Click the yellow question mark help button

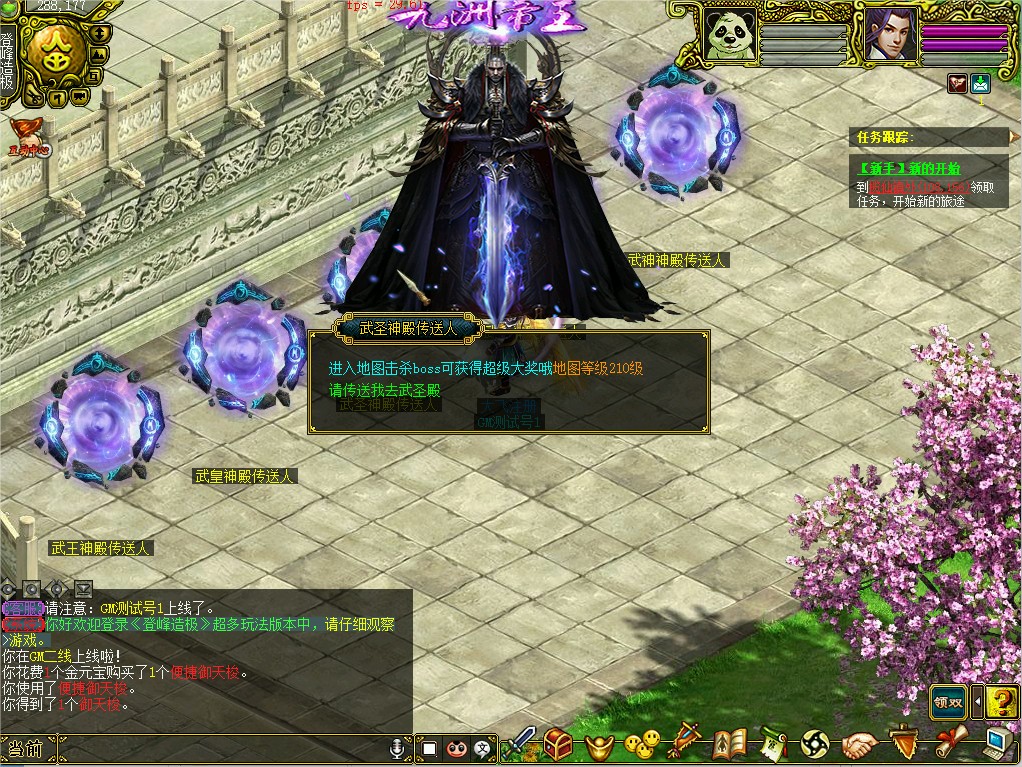(x=1001, y=702)
